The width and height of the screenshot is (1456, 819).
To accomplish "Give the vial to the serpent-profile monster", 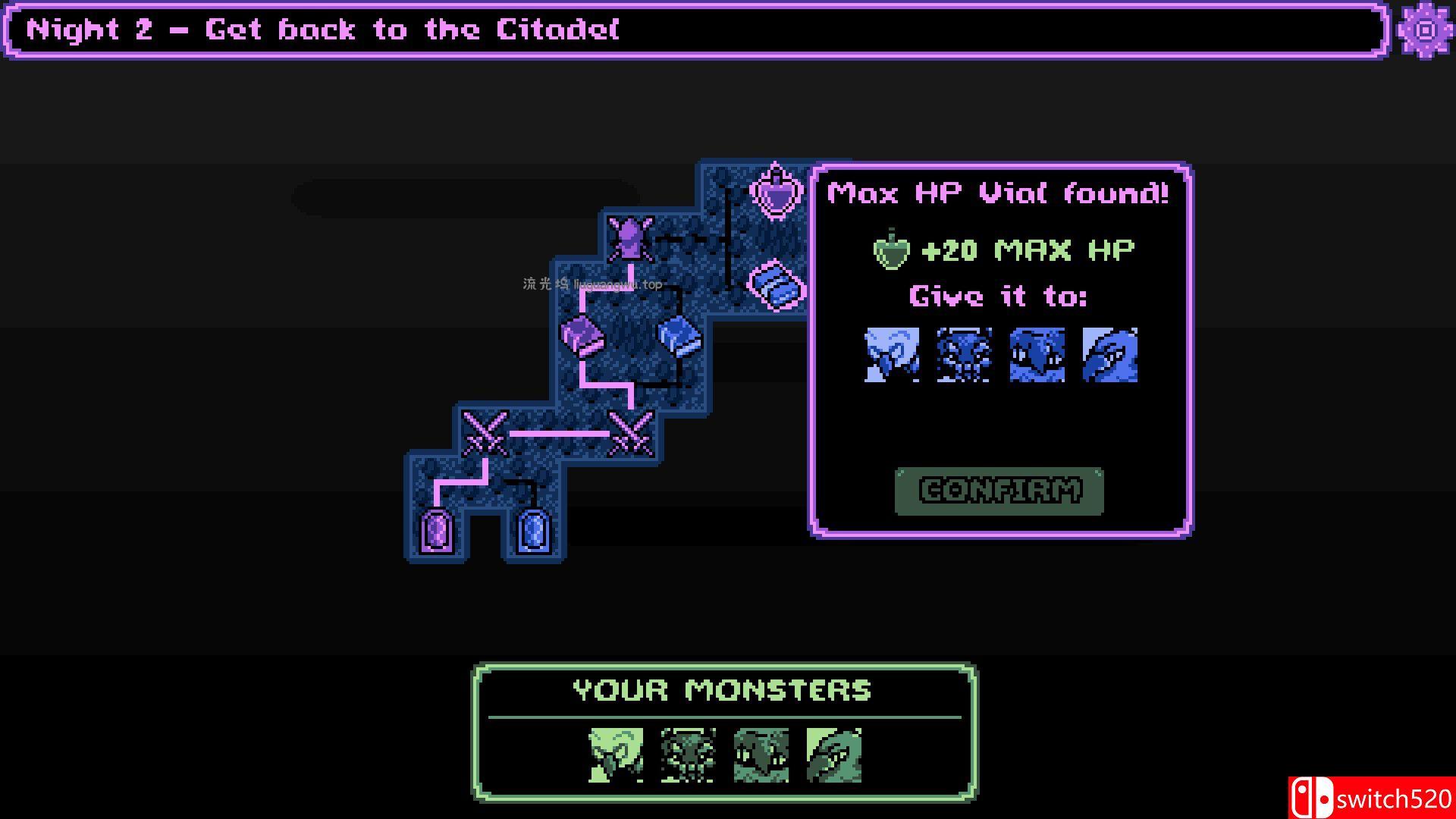I will coord(1109,355).
